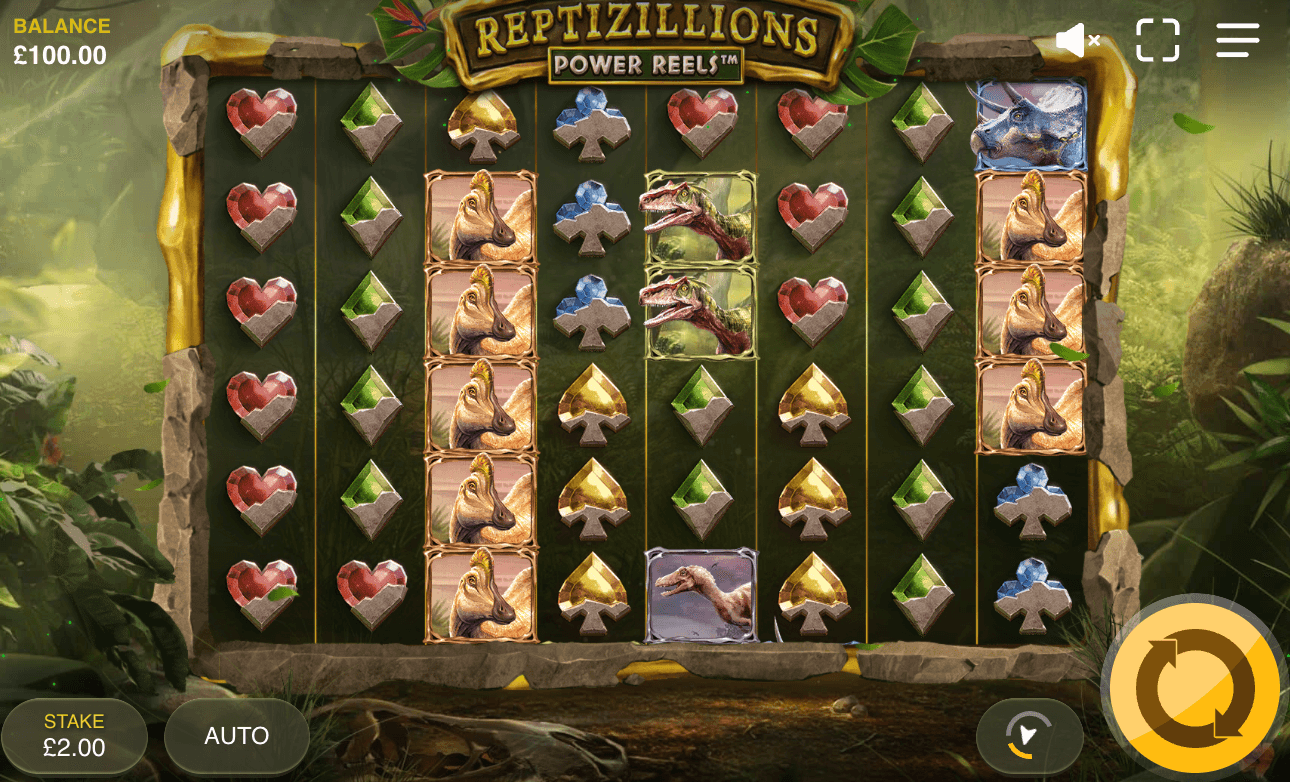Viewport: 1290px width, 782px height.
Task: Open the hamburger menu
Action: click(x=1237, y=41)
